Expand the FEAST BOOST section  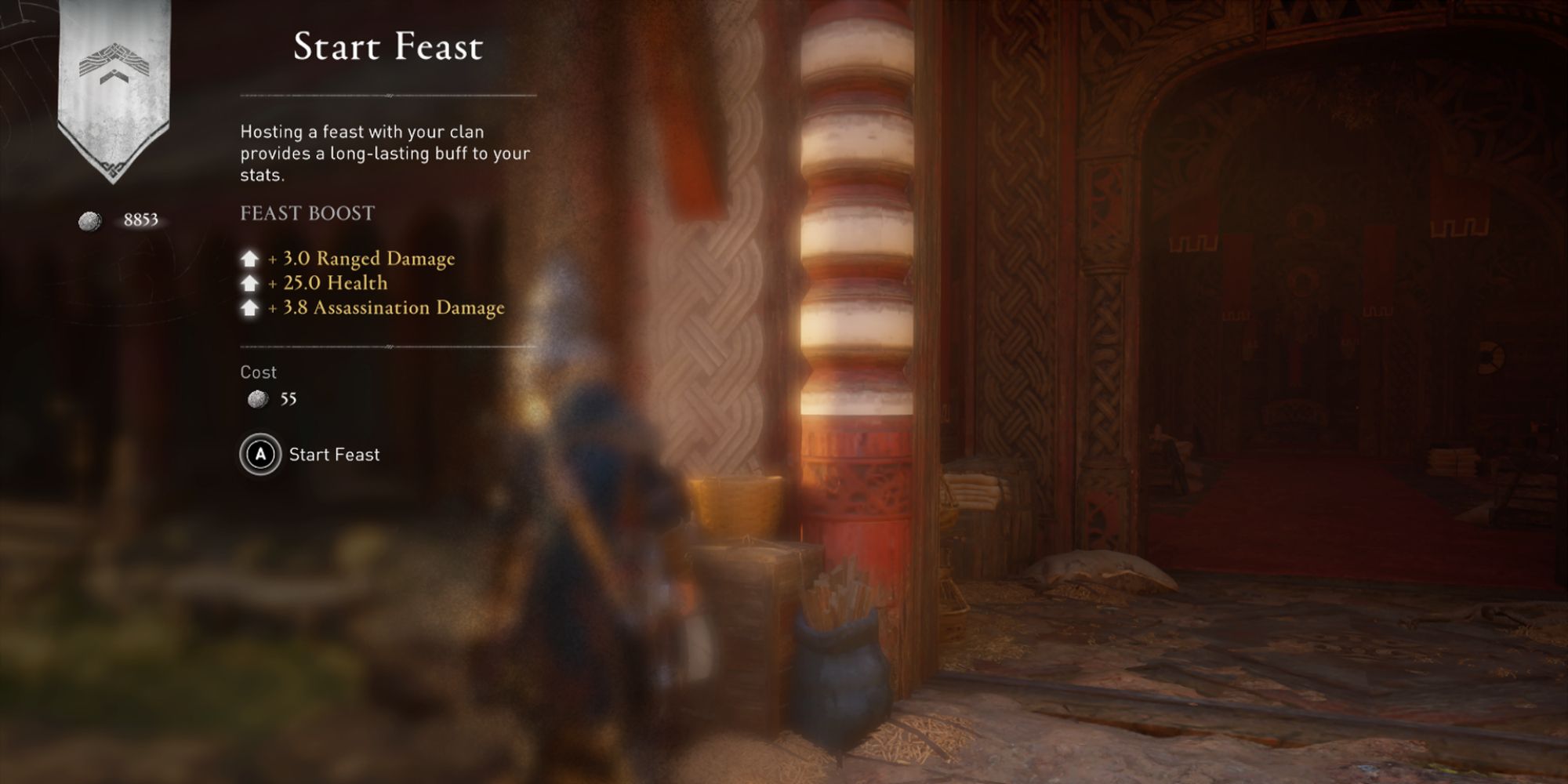(x=306, y=212)
